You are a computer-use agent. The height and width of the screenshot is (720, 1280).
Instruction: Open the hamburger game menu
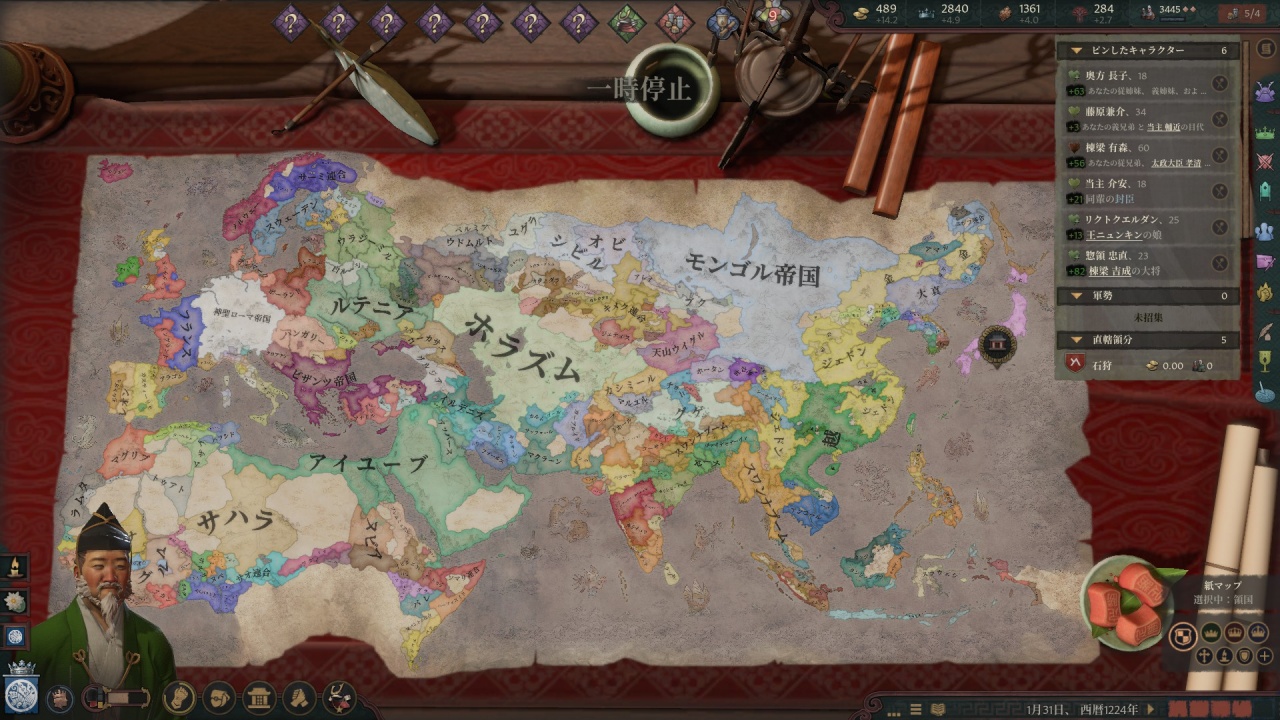914,709
